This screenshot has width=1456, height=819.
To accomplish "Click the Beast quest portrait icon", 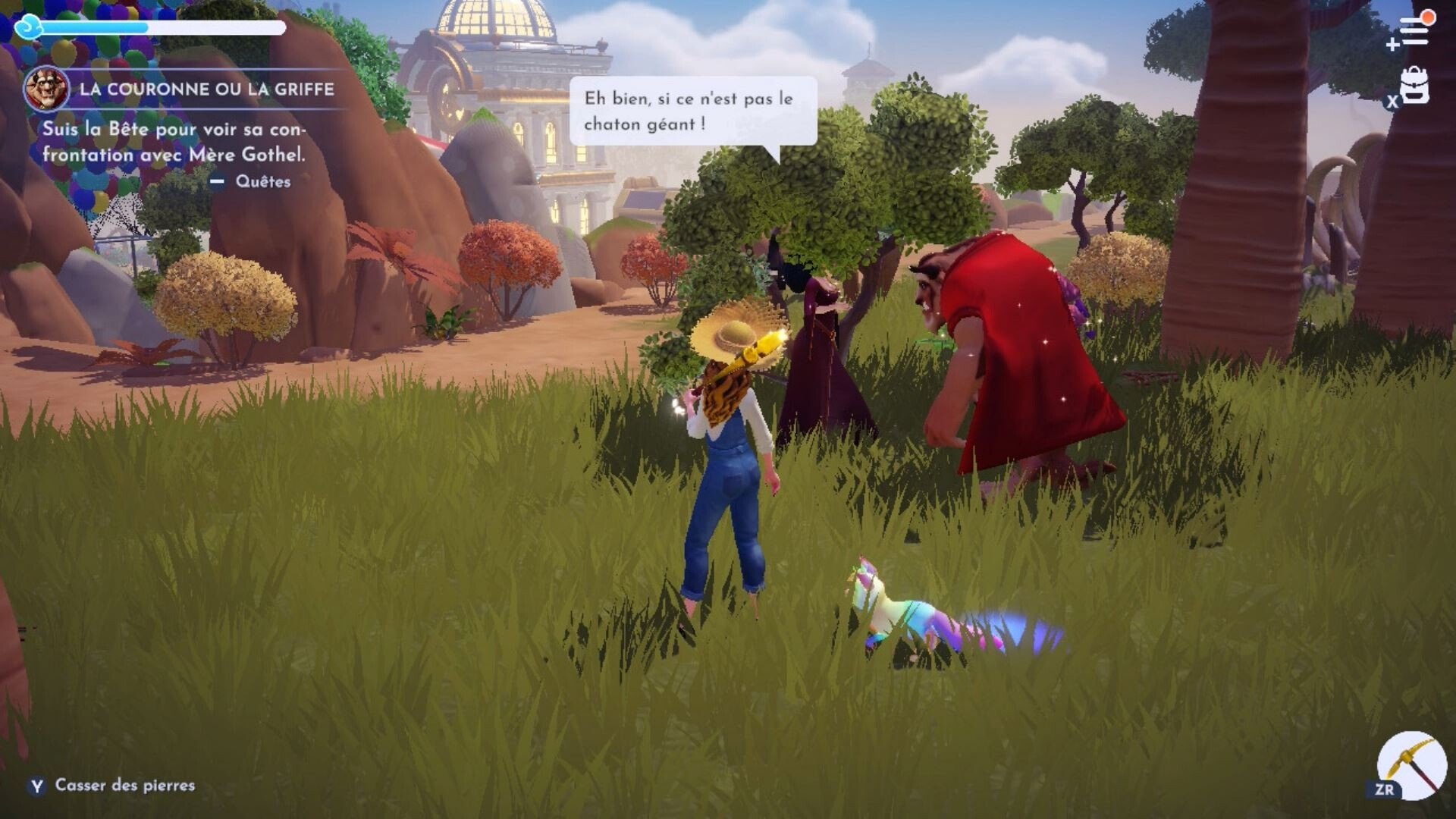I will pos(45,89).
